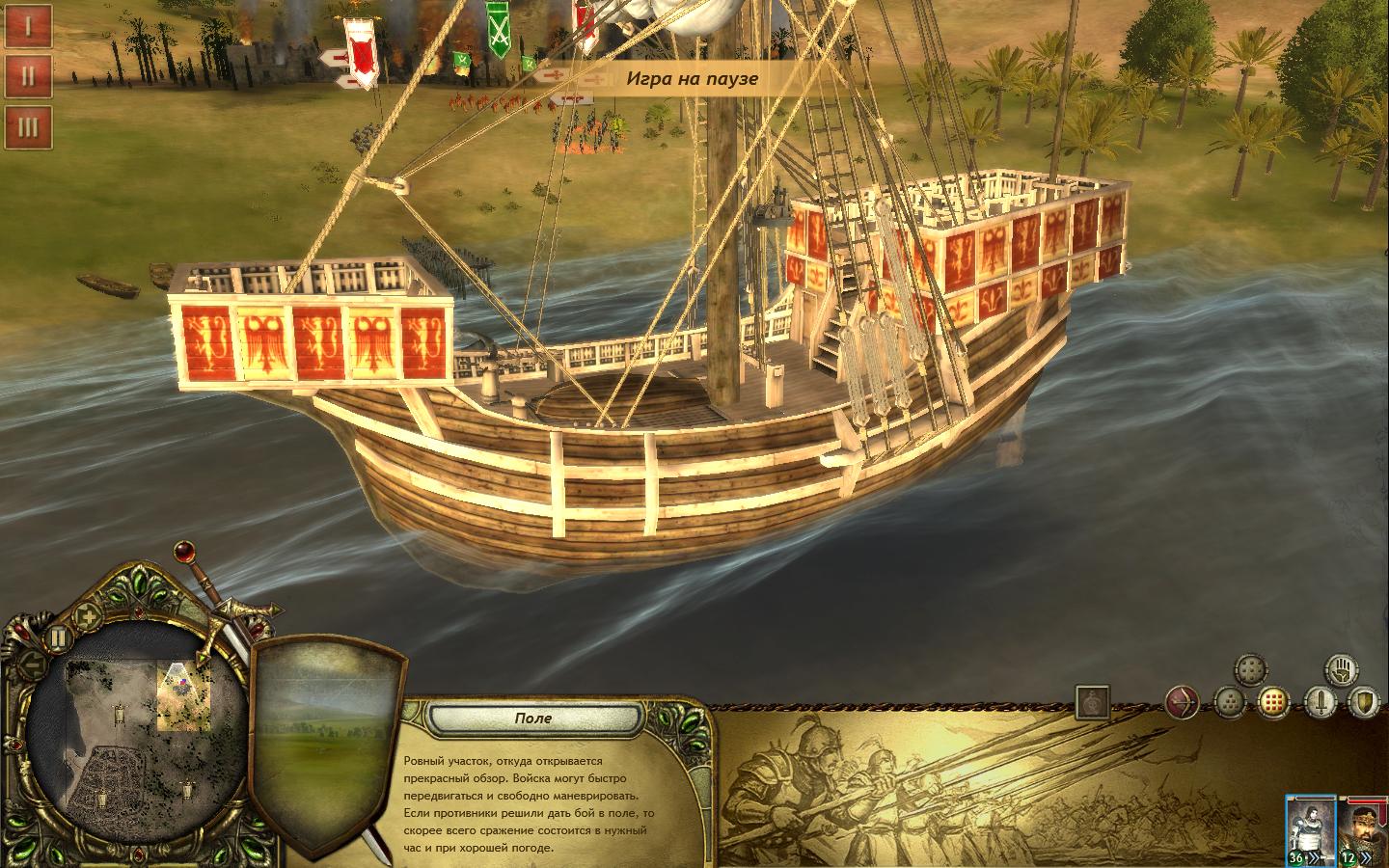Select control group I button
Viewport: 1389px width, 868px height.
(27, 26)
